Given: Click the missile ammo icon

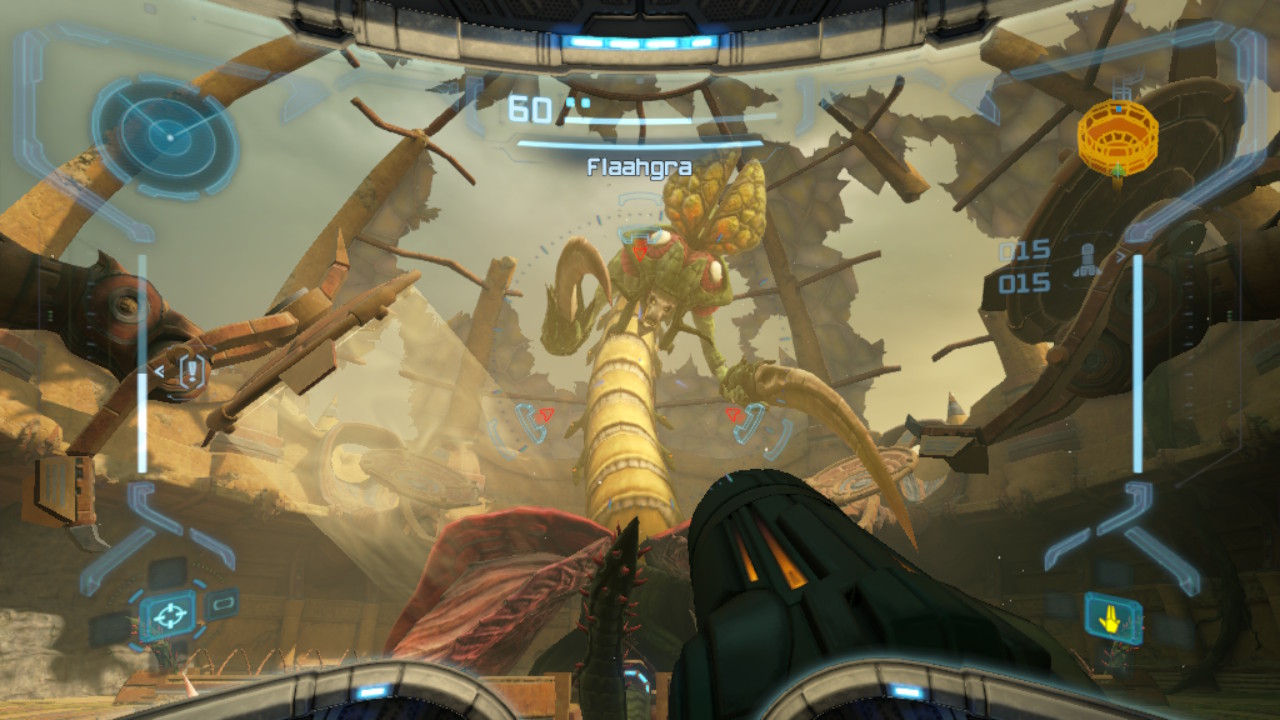Looking at the screenshot, I should tap(1084, 262).
